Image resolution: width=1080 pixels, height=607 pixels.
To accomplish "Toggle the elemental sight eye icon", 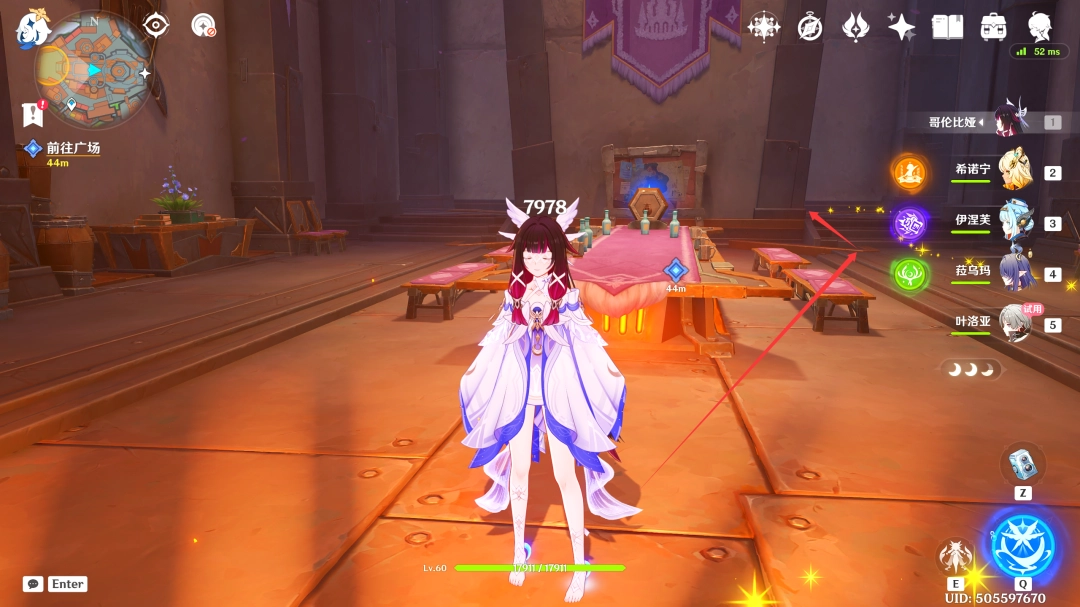I will tap(156, 26).
